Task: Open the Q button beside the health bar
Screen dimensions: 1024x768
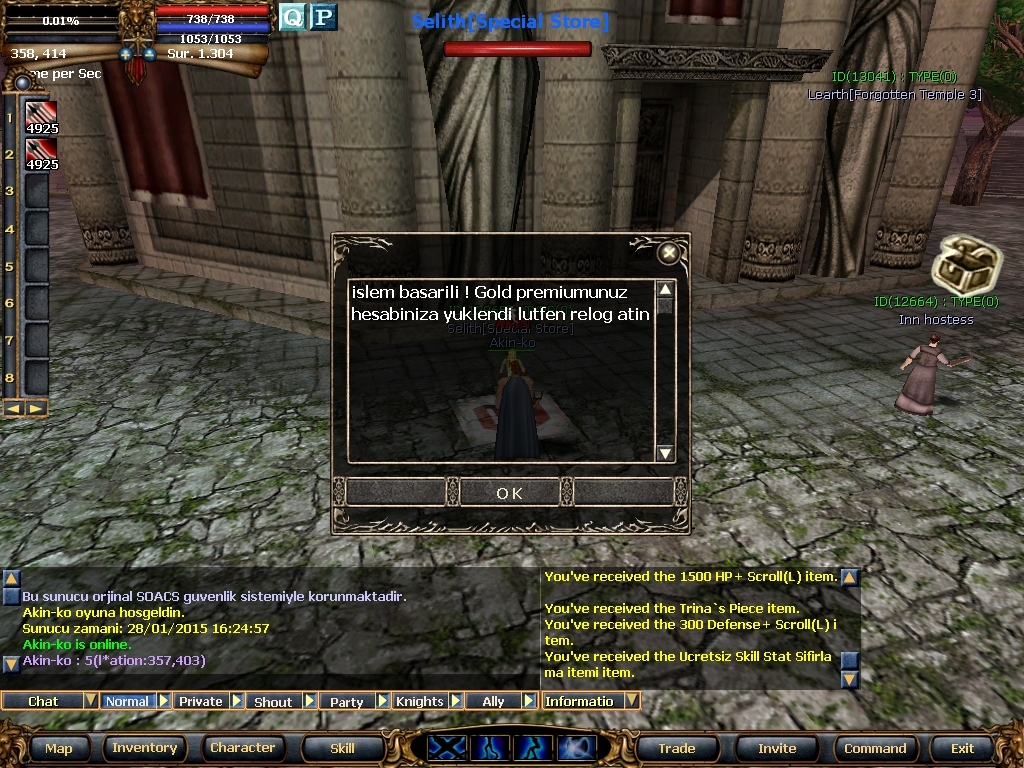Action: 291,17
